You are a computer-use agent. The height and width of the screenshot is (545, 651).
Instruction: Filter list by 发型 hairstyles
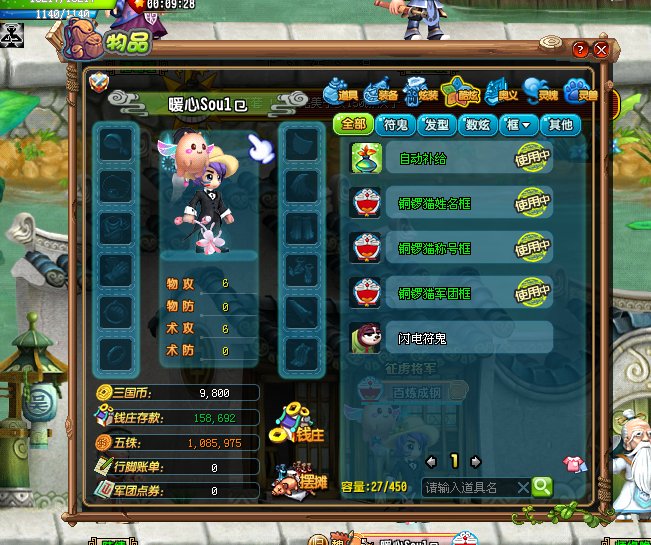436,125
